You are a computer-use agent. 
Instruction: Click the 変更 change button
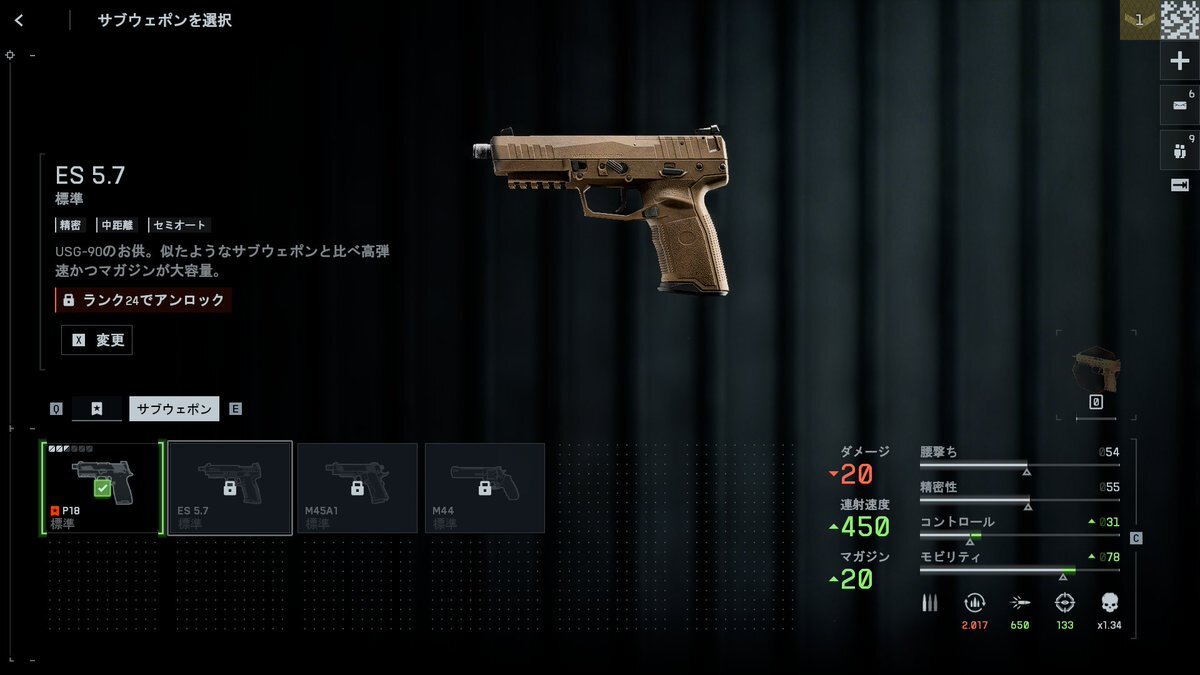[97, 340]
